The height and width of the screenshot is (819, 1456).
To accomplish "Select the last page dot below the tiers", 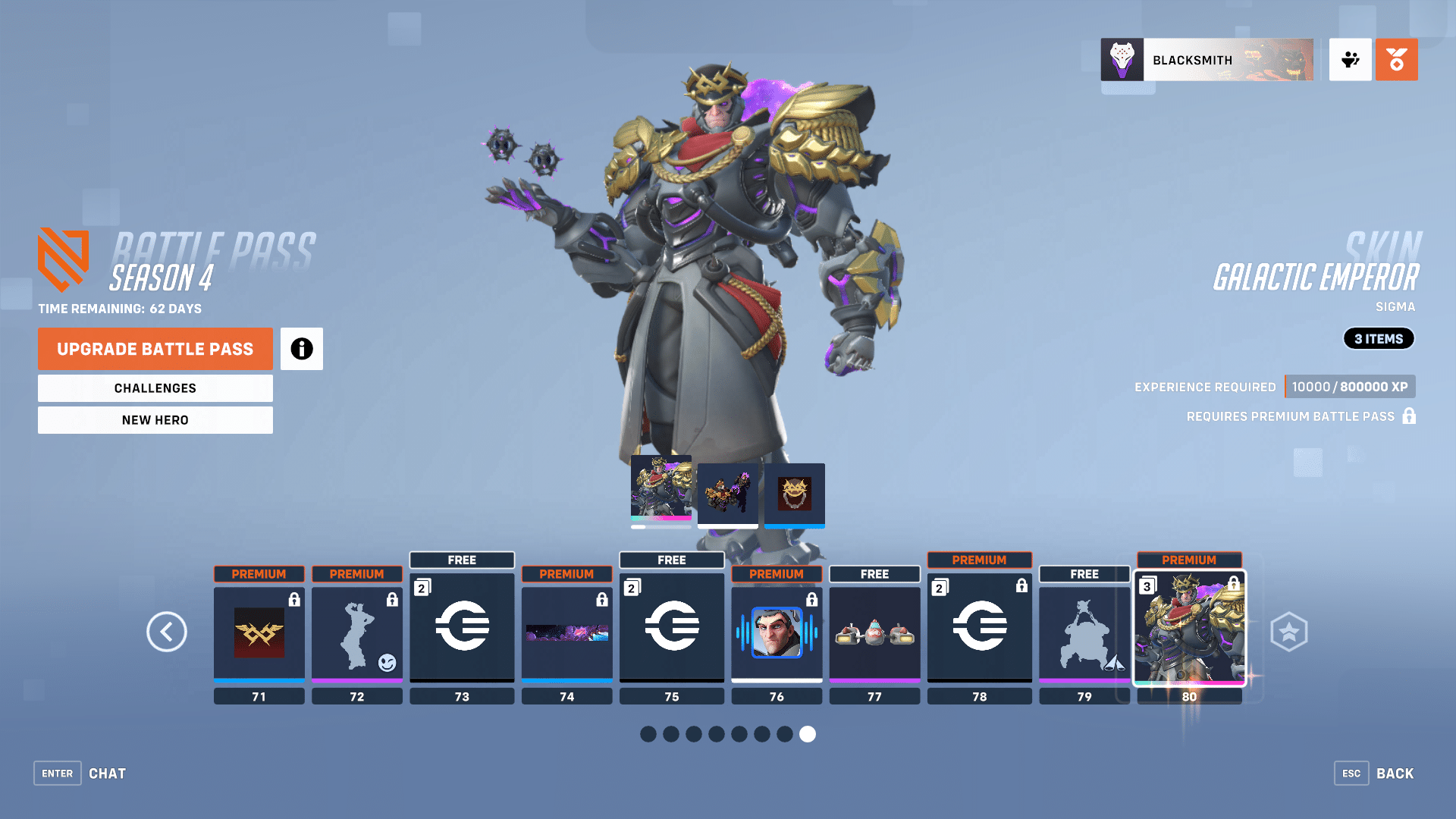I will (x=808, y=734).
